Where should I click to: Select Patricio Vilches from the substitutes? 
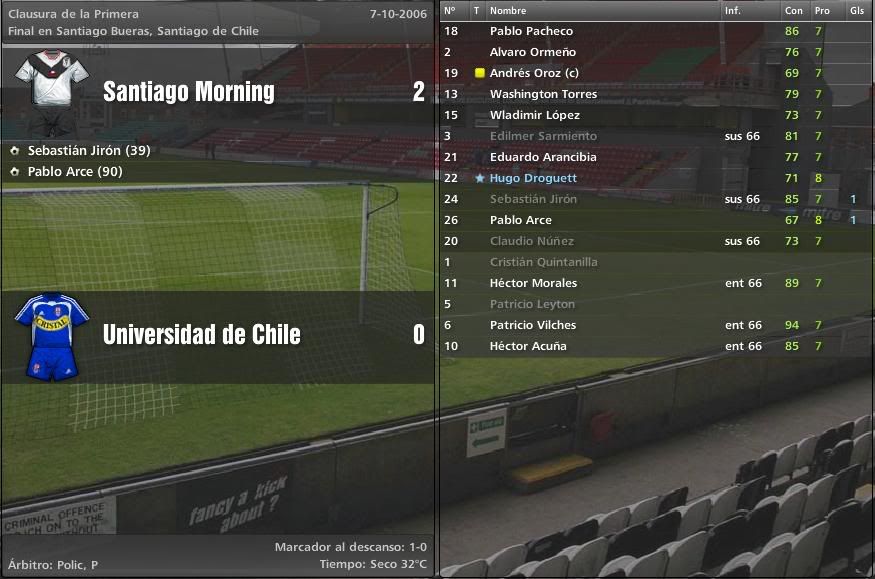(531, 325)
